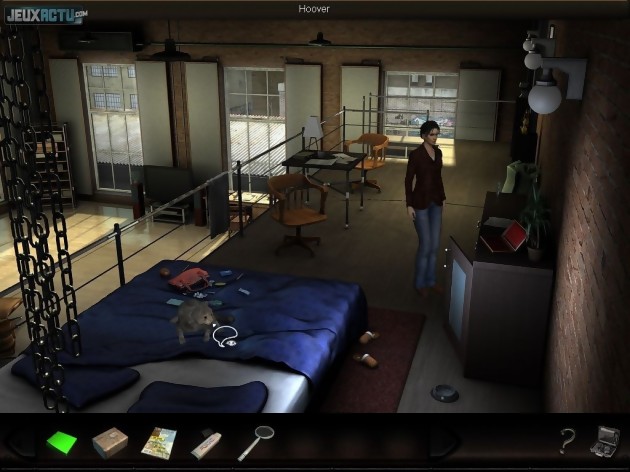
Task: Select the green card inventory item
Action: (62, 441)
